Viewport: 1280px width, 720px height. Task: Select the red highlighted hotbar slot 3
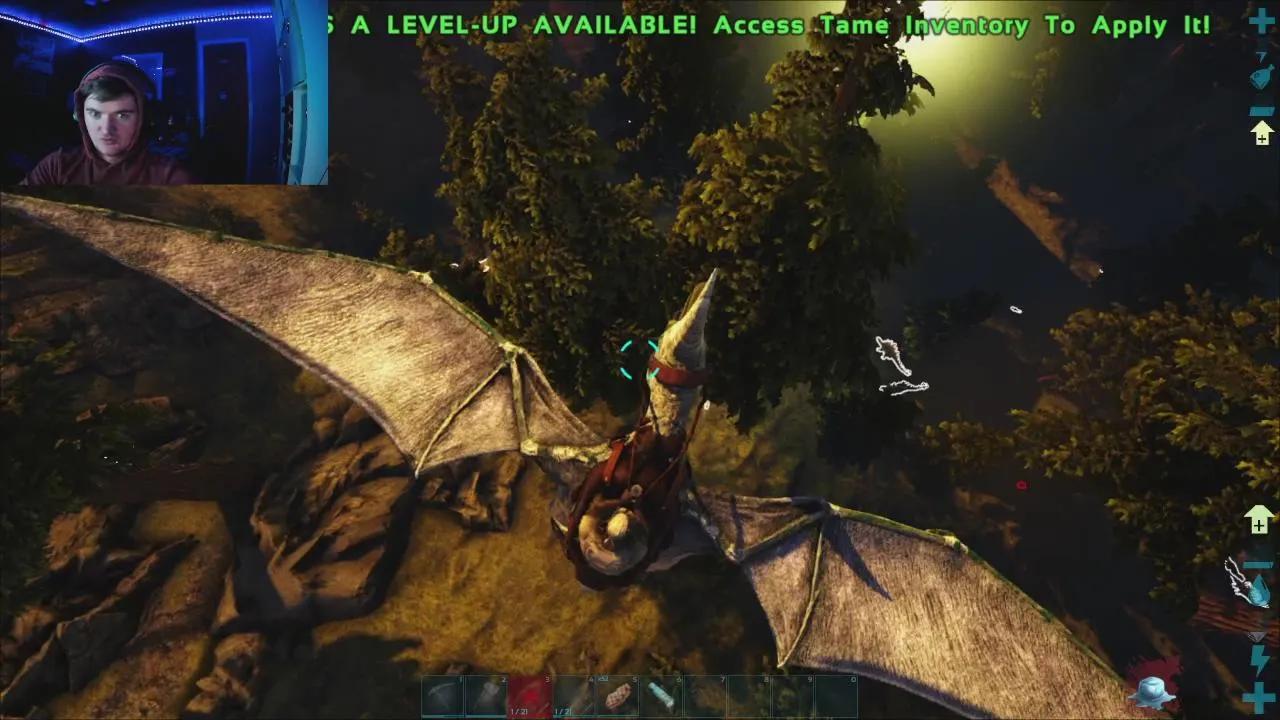[x=529, y=696]
